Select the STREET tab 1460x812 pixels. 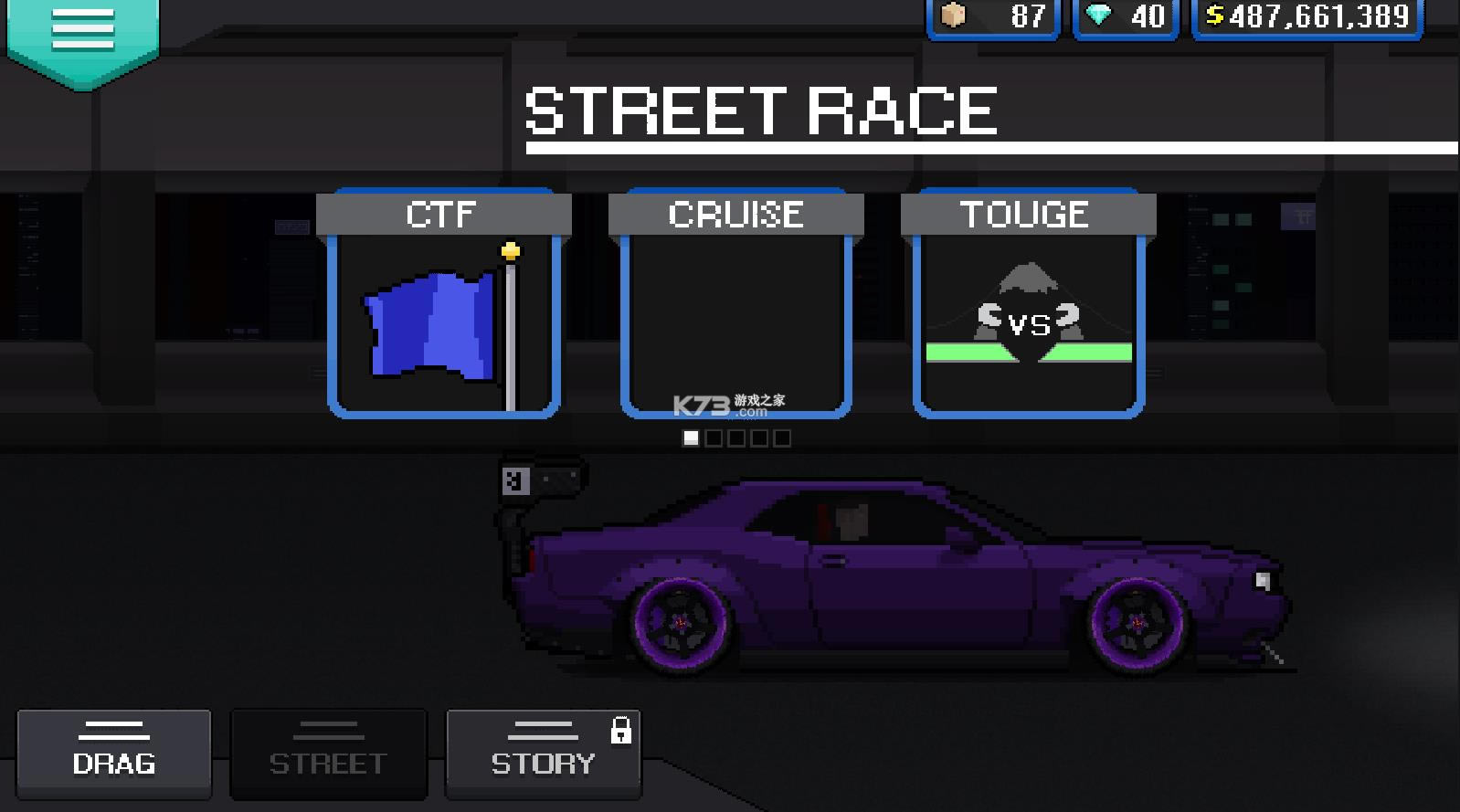(328, 753)
